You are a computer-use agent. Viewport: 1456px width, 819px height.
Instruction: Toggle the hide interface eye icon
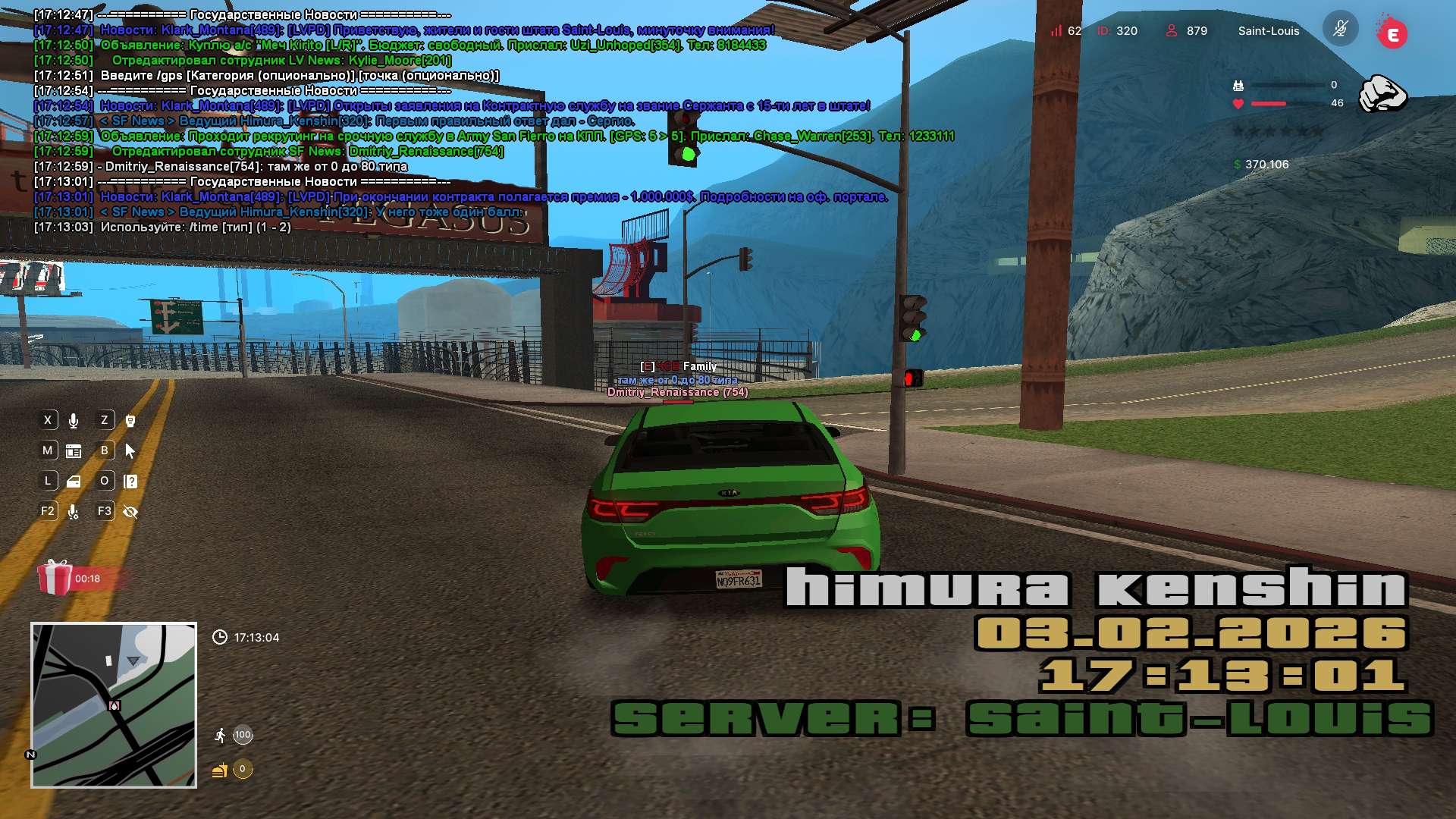130,512
